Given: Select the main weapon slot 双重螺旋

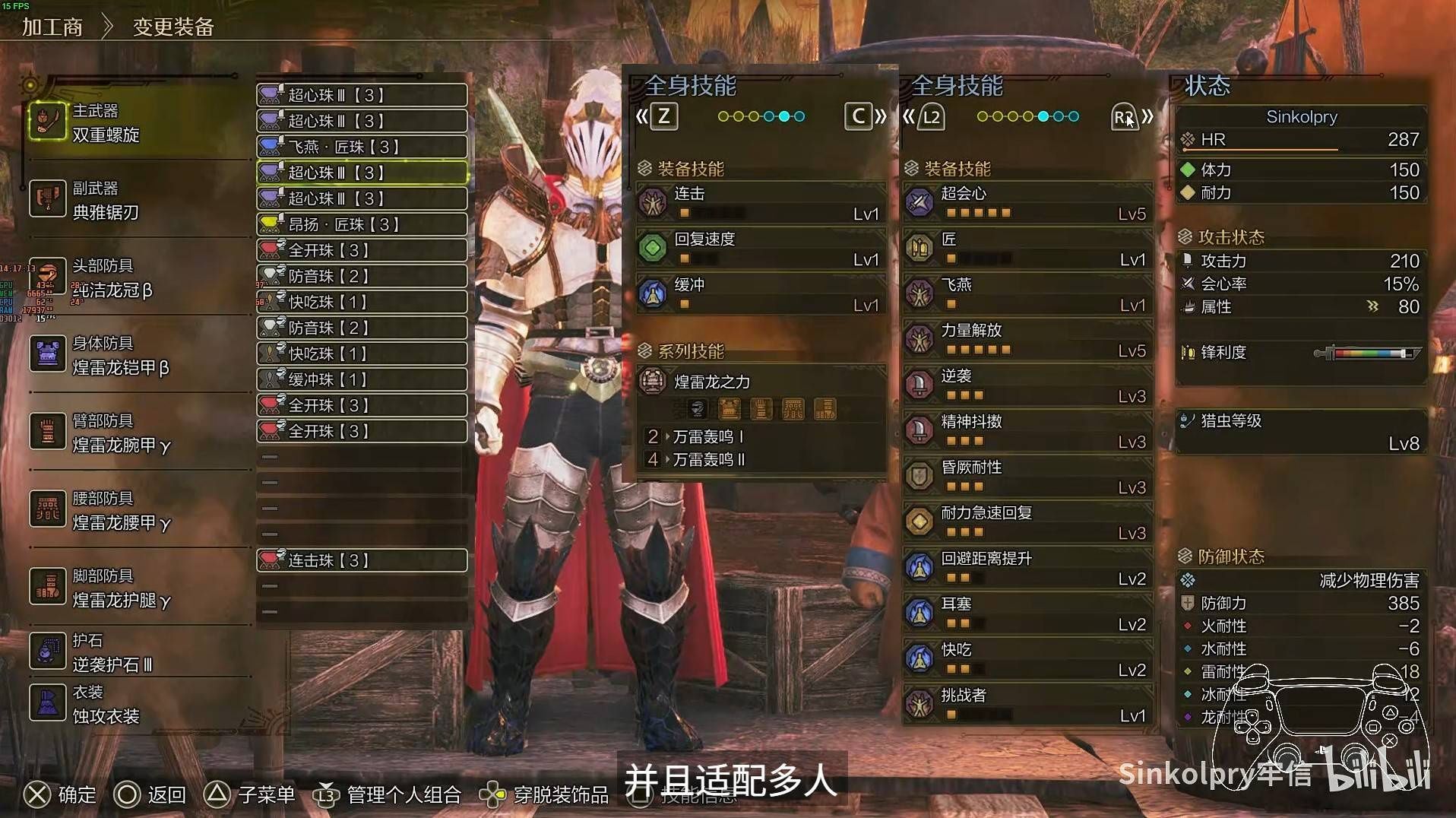Looking at the screenshot, I should pos(106,123).
